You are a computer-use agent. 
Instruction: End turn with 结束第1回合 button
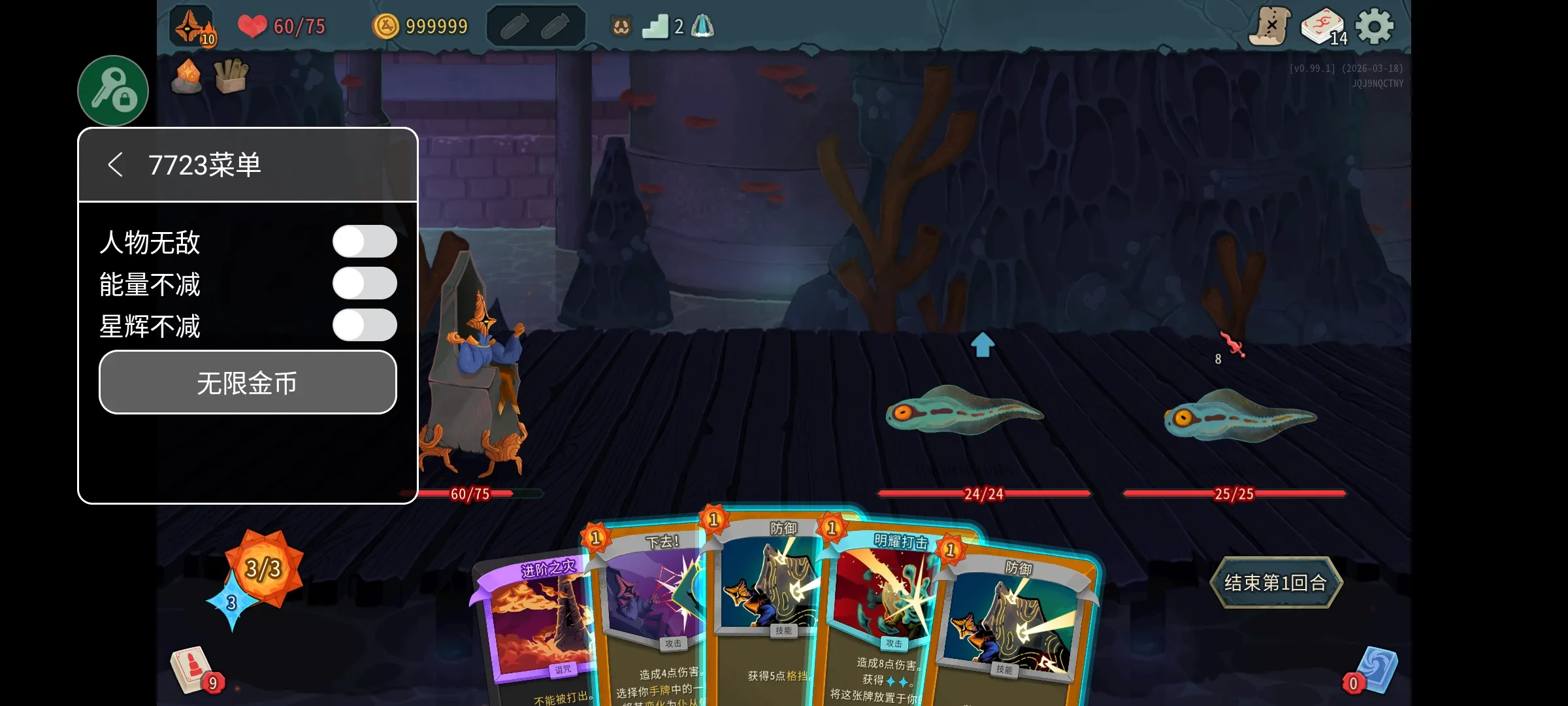pyautogui.click(x=1275, y=582)
